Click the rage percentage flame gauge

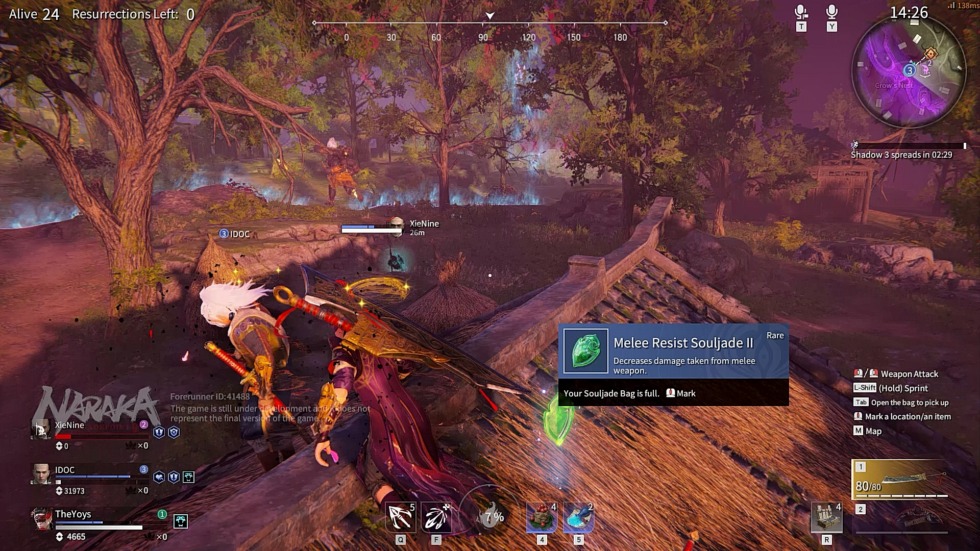(492, 517)
